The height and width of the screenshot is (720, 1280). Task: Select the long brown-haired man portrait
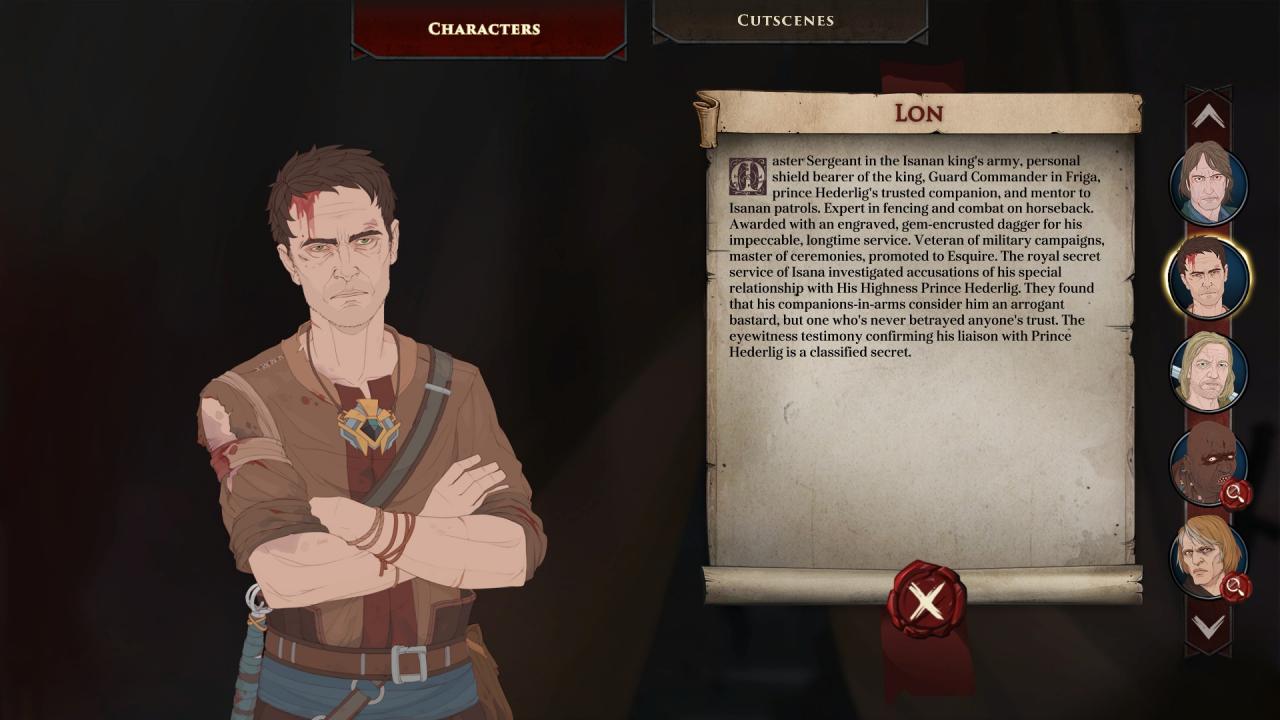click(x=1208, y=185)
